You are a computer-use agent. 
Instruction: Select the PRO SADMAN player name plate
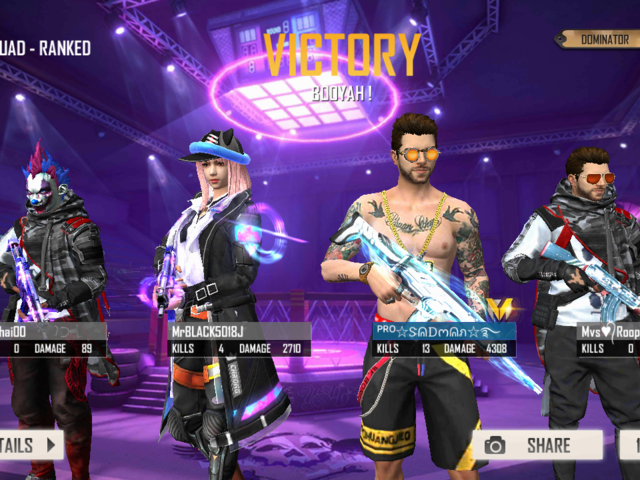coord(444,331)
